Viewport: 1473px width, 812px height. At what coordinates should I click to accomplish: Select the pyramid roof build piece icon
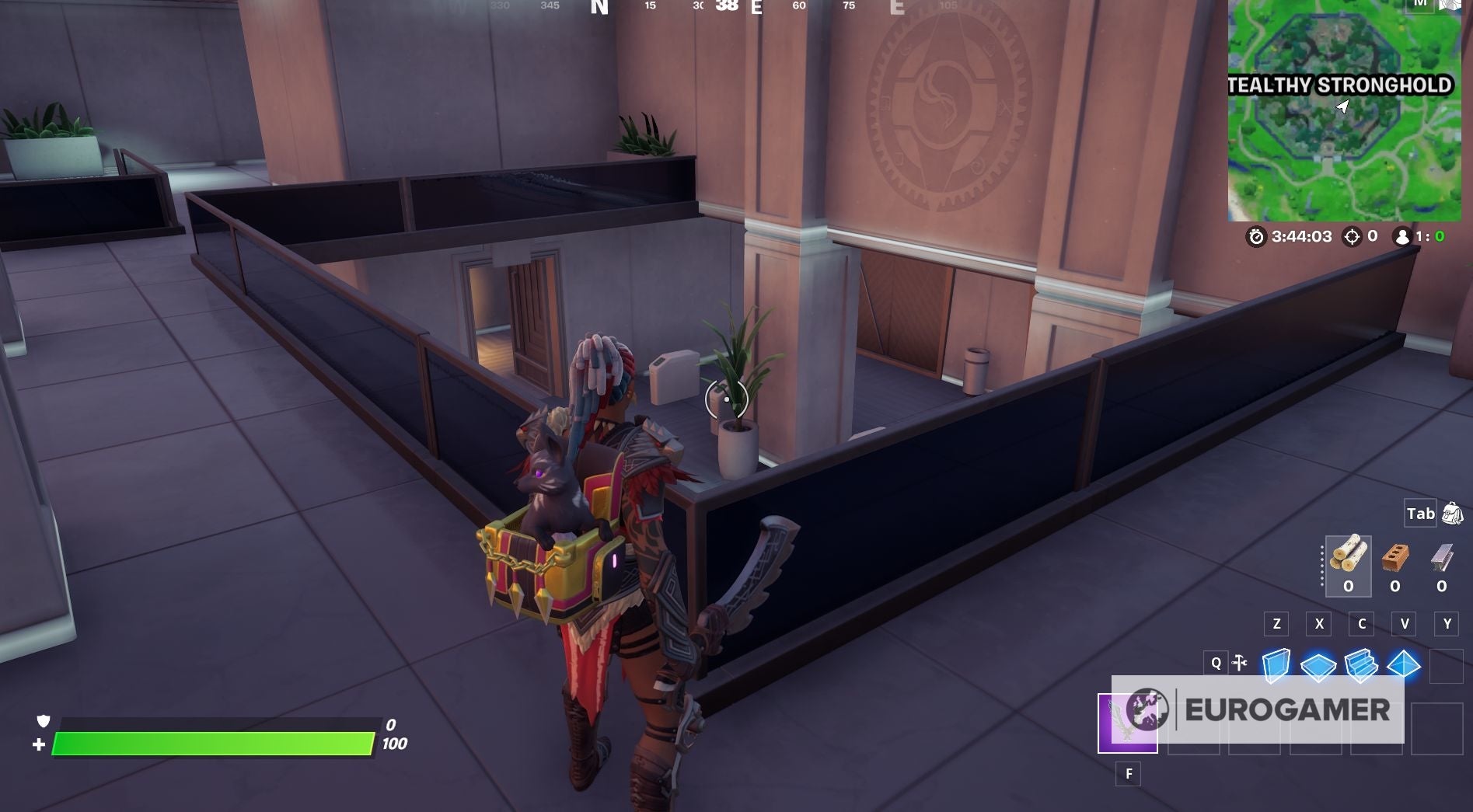tap(1404, 663)
